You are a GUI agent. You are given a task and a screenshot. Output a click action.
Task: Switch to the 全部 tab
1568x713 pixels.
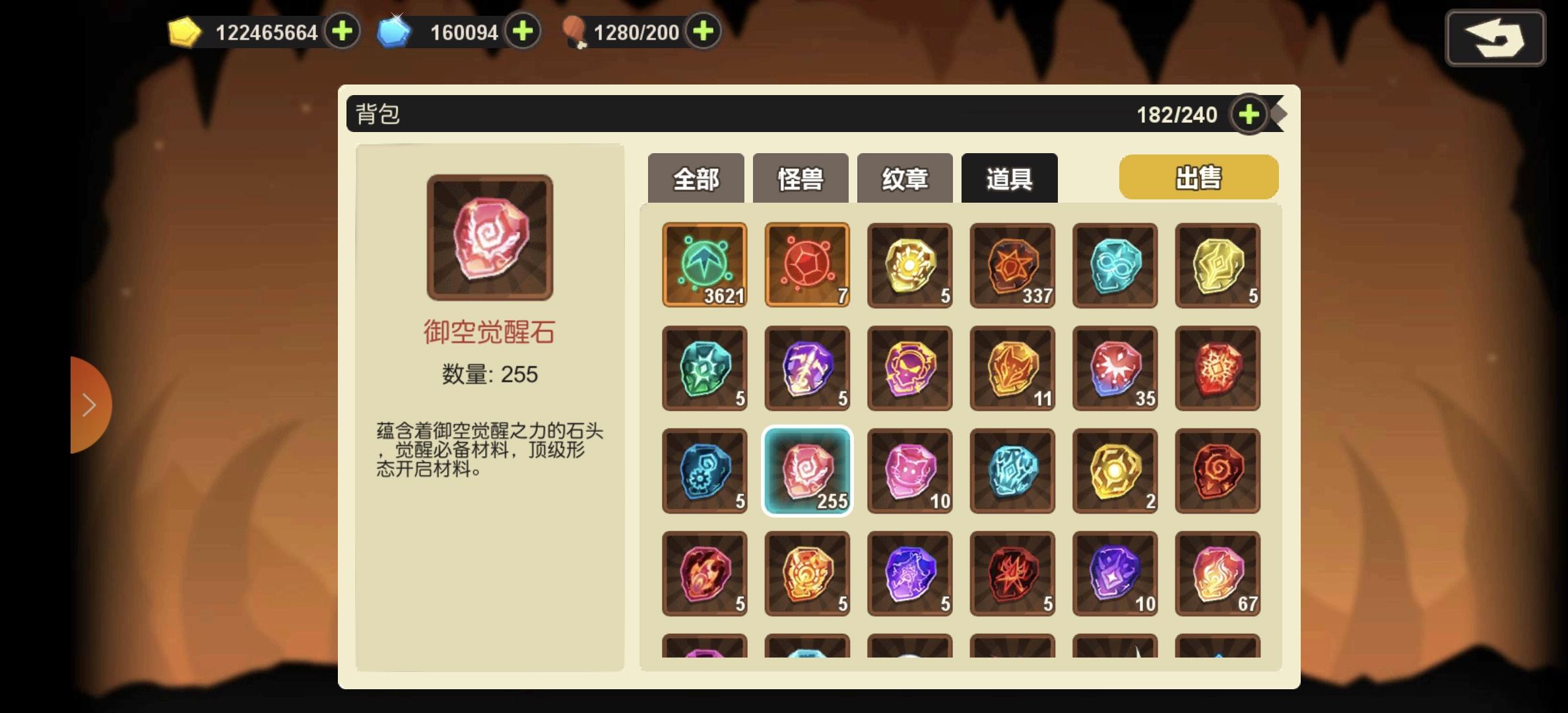tap(696, 177)
